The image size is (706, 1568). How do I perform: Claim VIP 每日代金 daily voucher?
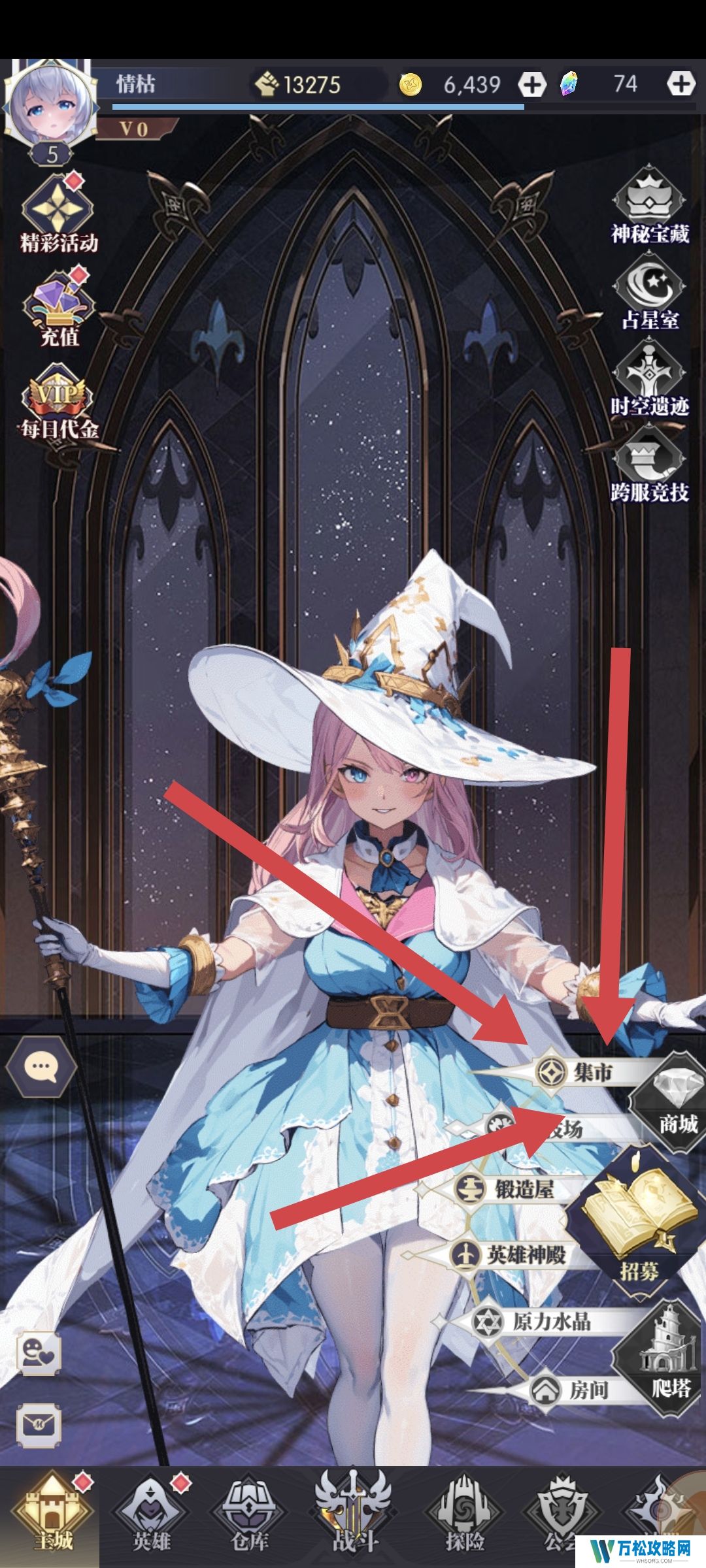pyautogui.click(x=59, y=402)
